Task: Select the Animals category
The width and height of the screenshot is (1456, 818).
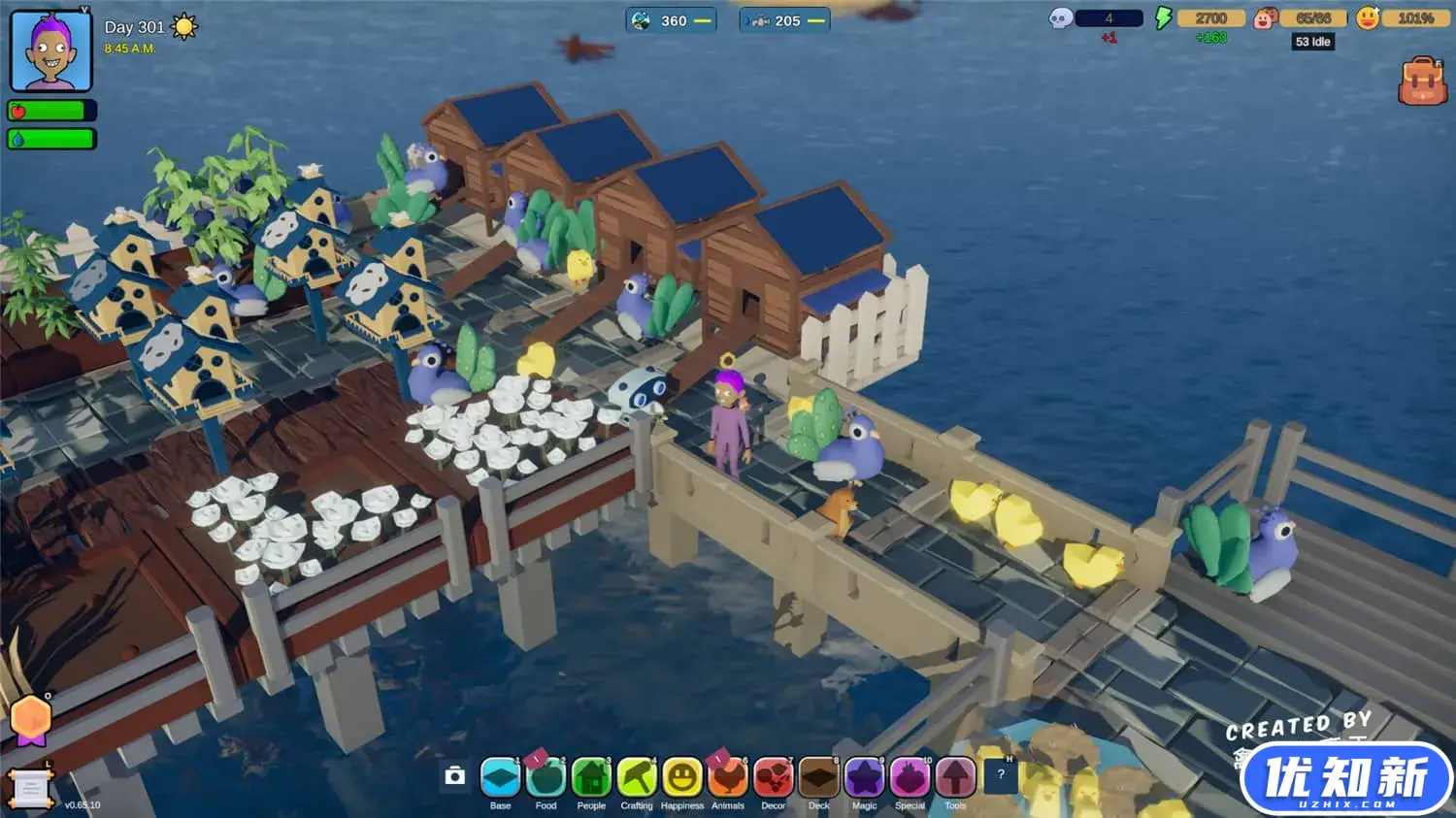Action: tap(728, 777)
